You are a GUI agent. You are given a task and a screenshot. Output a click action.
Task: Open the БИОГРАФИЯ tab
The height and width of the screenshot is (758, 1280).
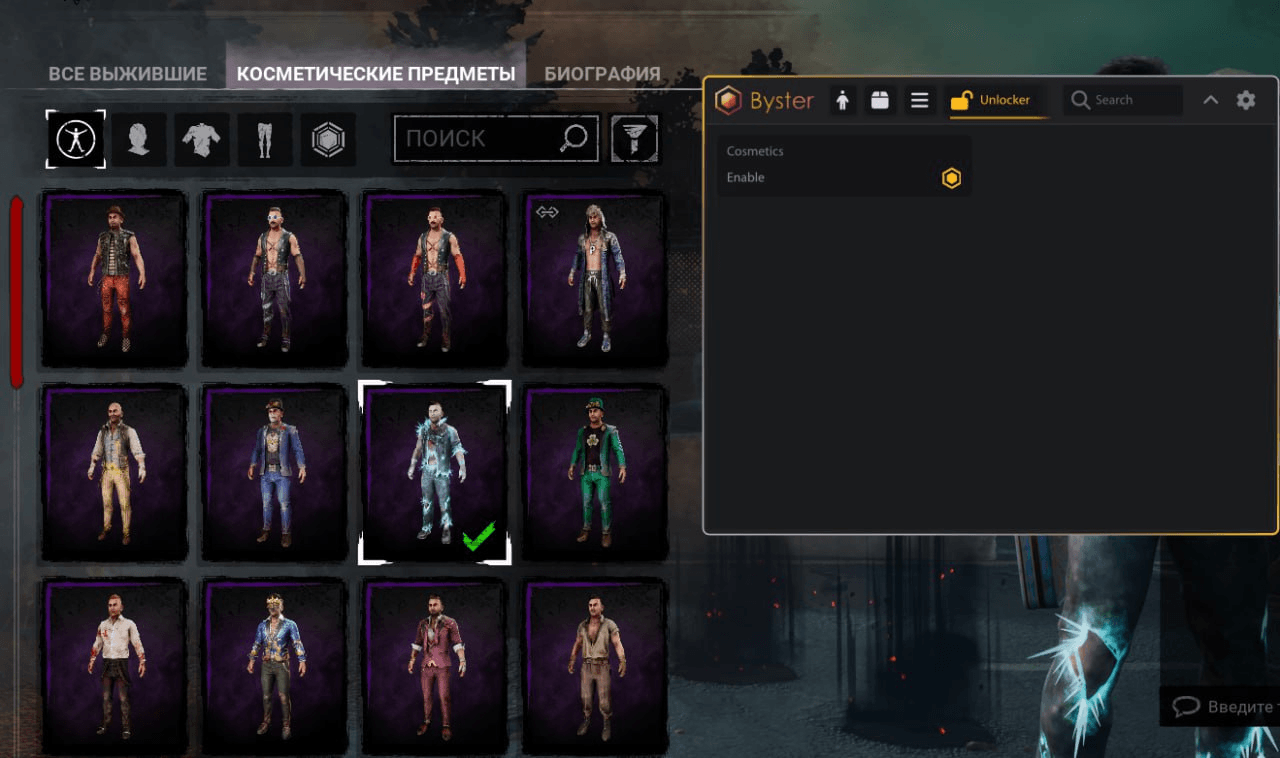coord(602,74)
